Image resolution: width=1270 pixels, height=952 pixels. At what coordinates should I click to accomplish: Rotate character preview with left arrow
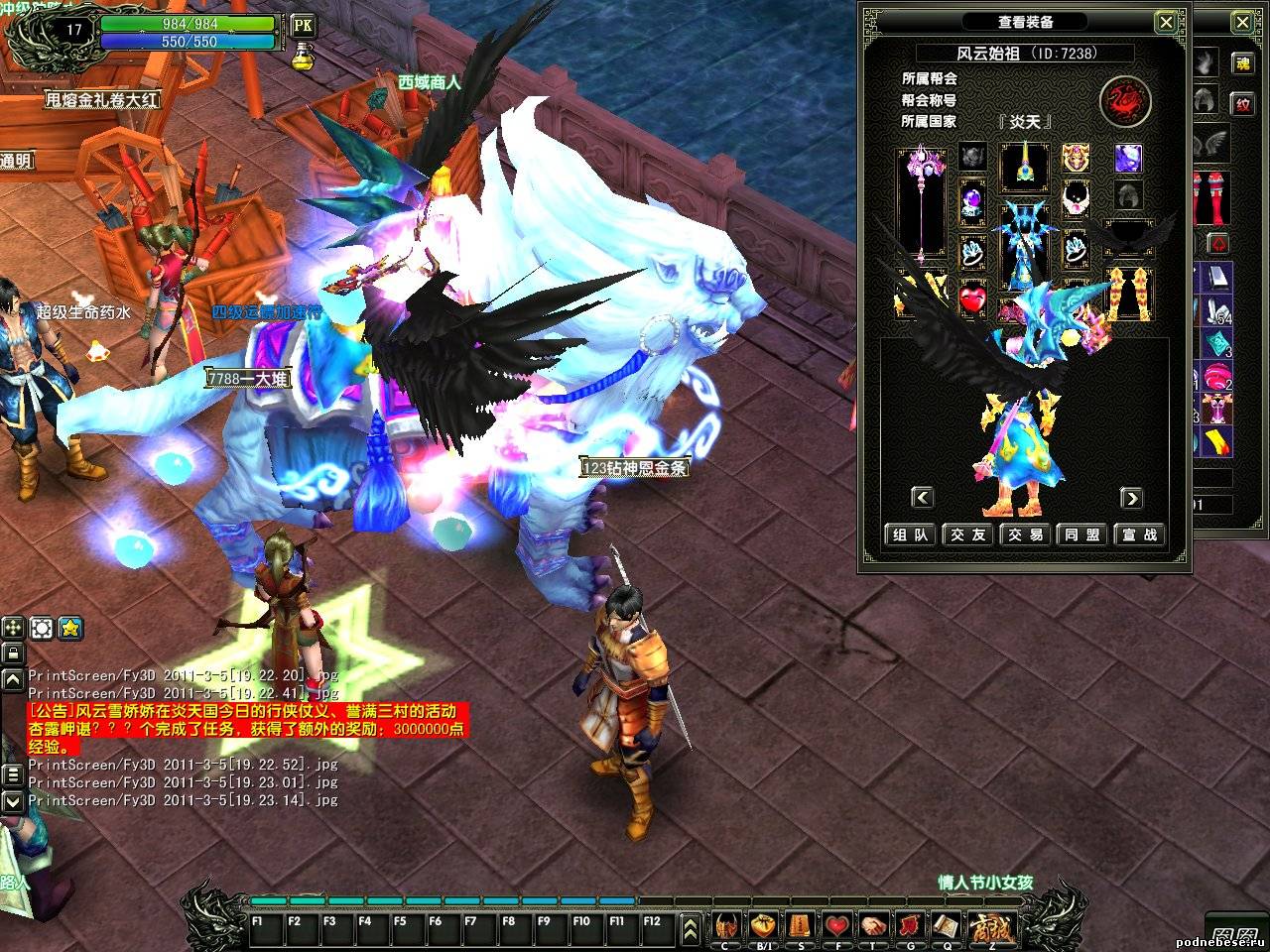click(x=923, y=497)
